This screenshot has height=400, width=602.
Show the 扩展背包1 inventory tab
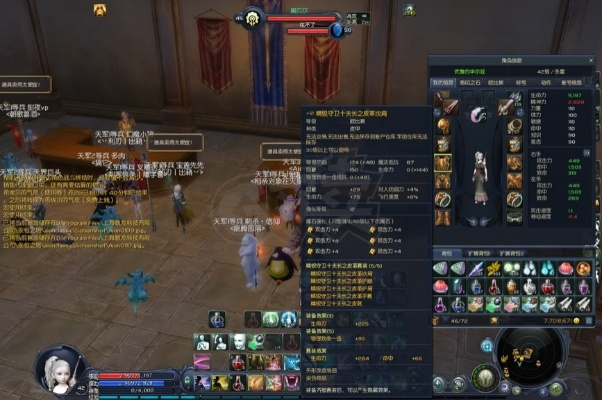tap(480, 253)
